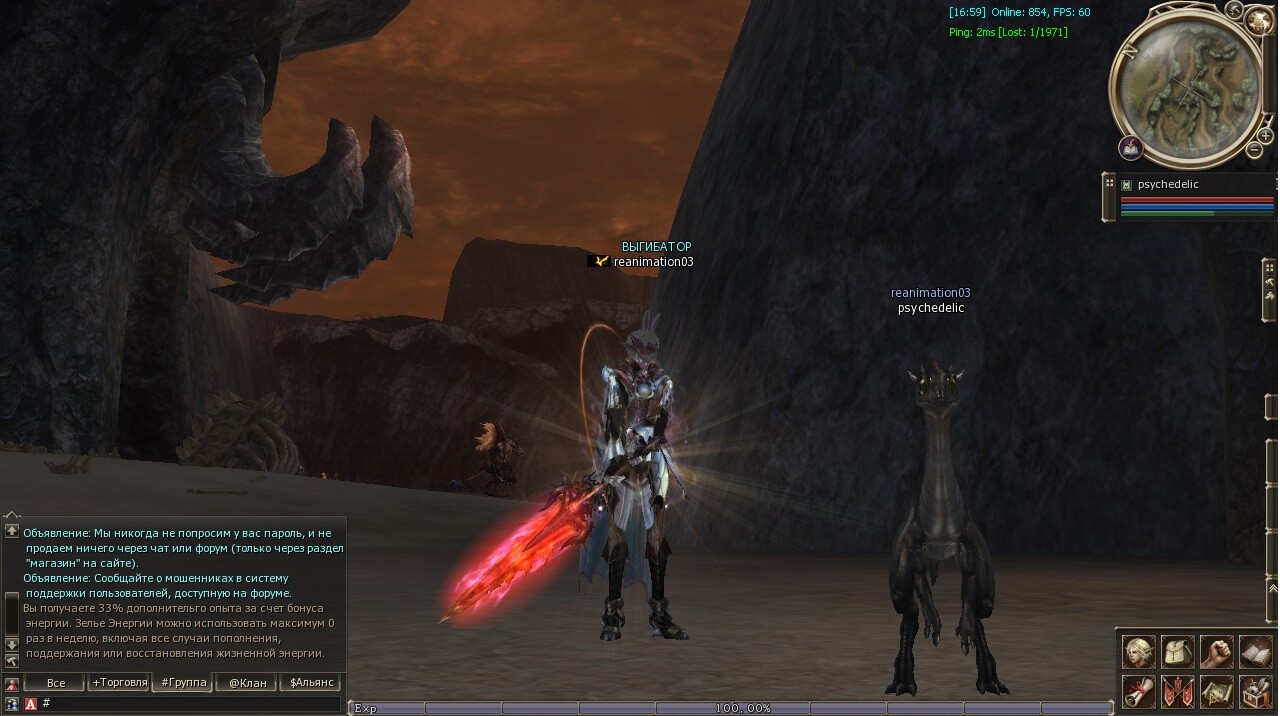Open the world map parchment icon

(1216, 691)
